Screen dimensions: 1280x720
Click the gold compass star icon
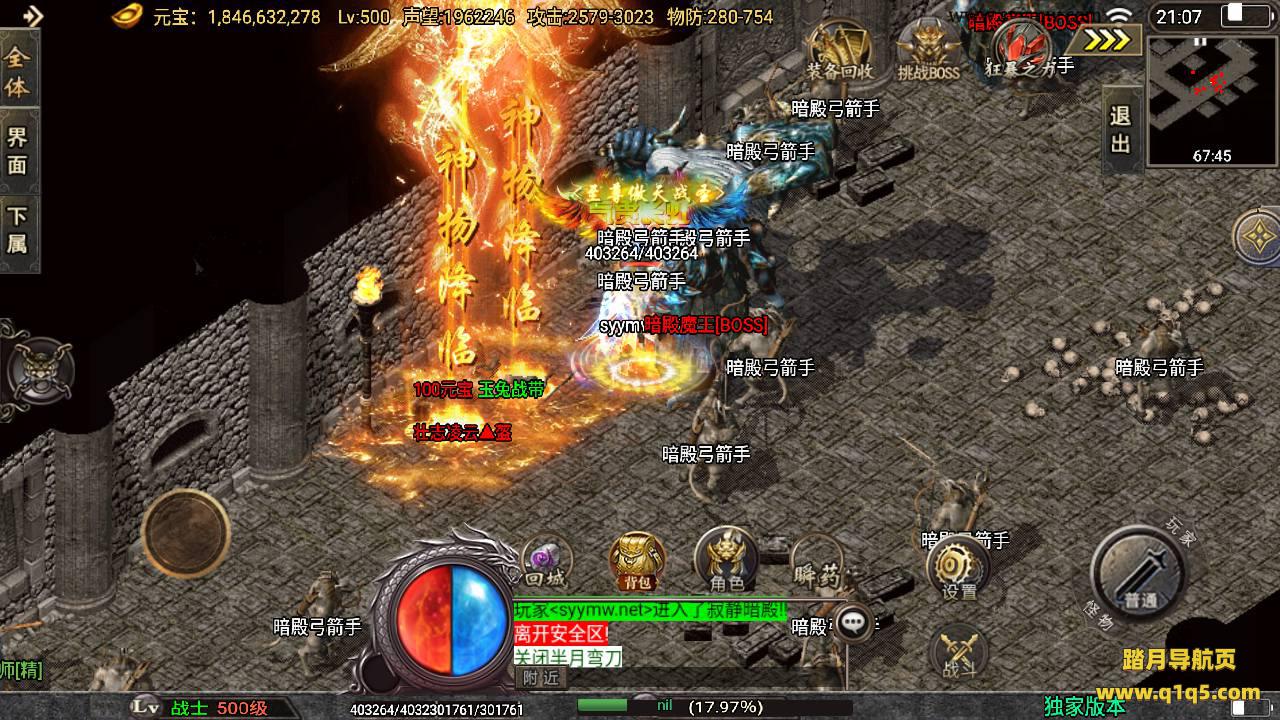coord(1257,237)
